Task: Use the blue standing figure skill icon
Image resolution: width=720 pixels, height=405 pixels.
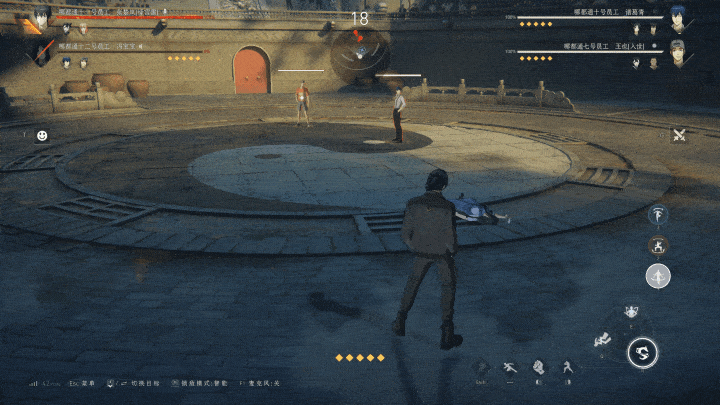Action: 658,214
